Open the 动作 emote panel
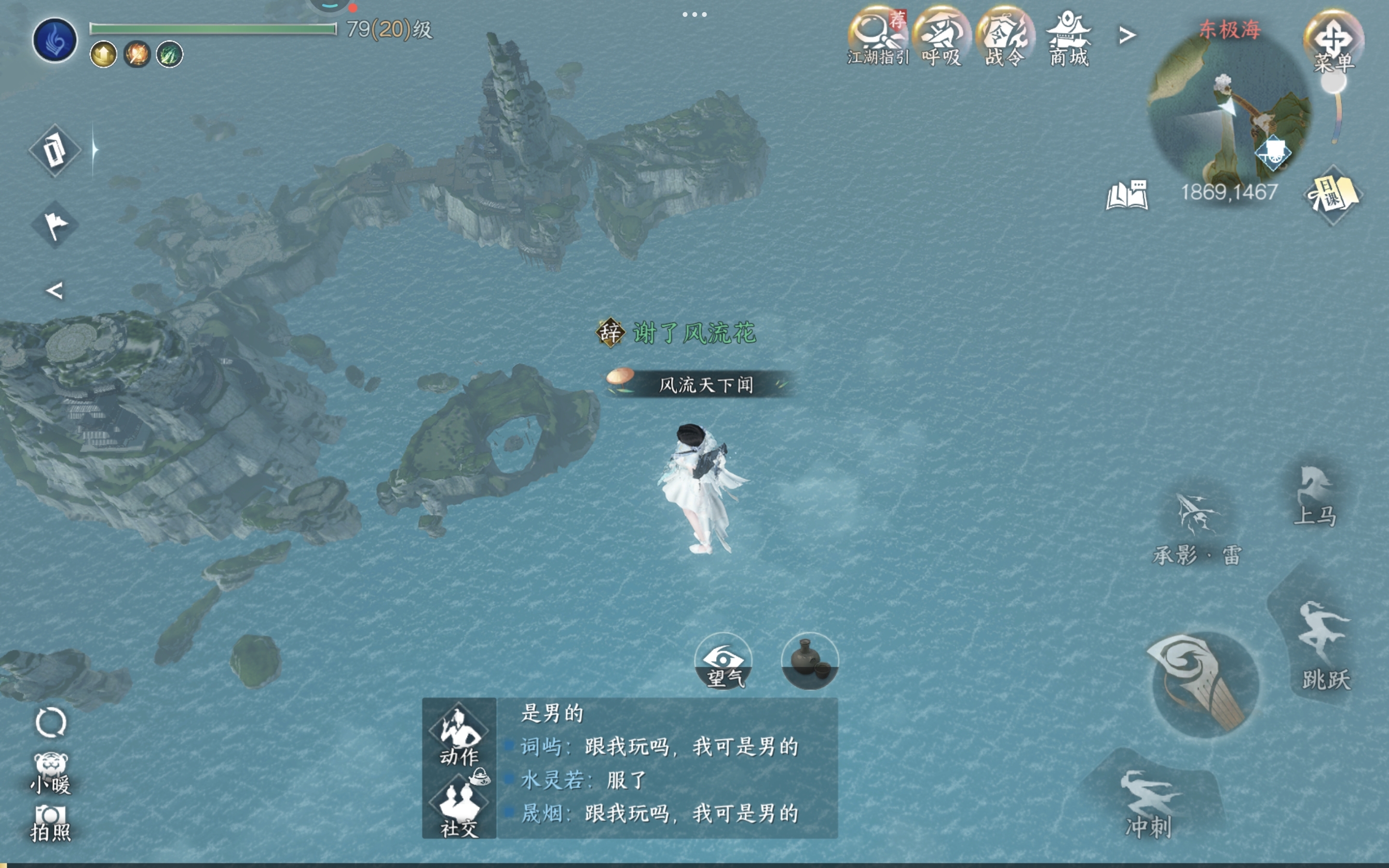 [459, 736]
